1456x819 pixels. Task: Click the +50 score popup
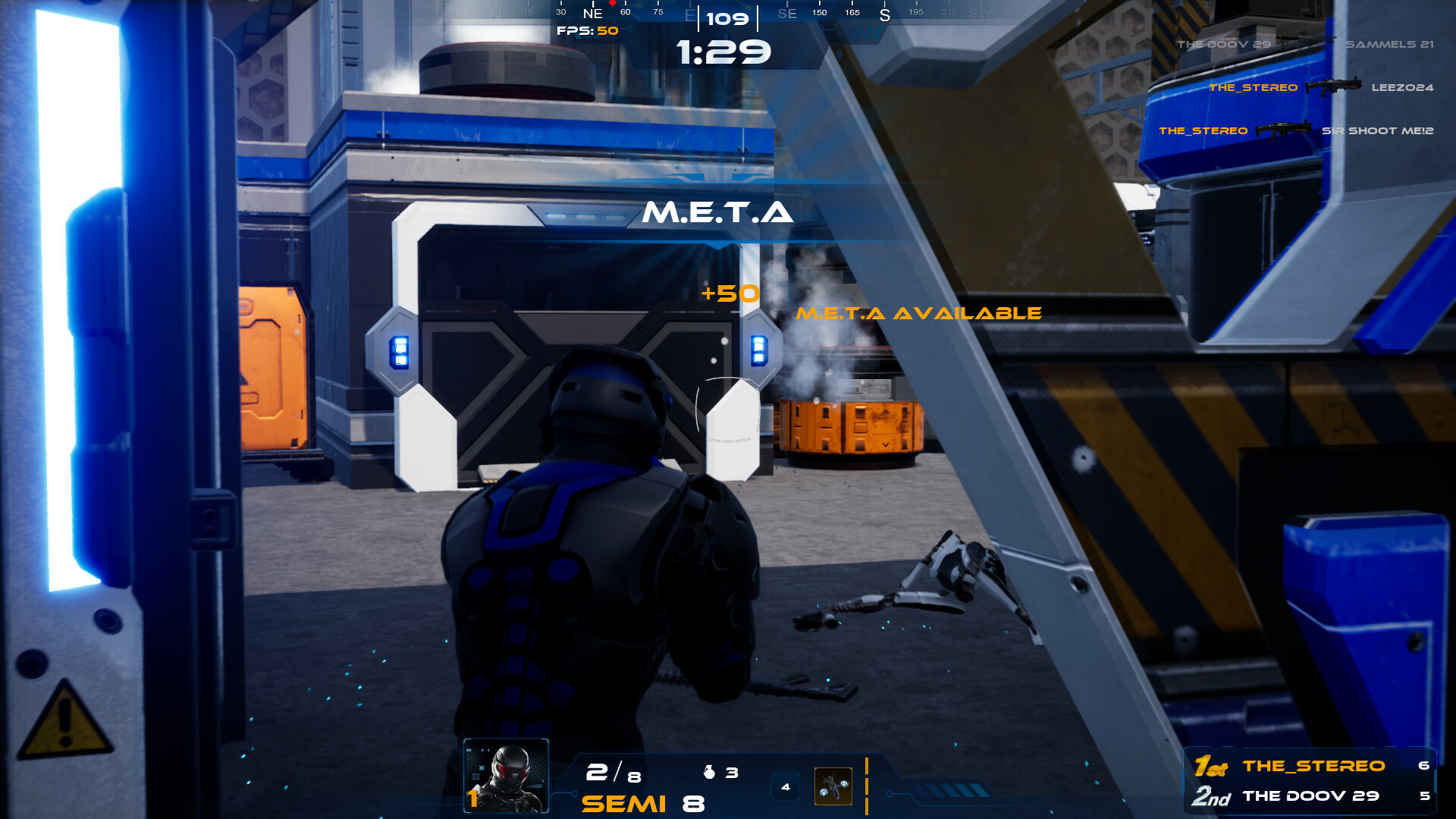[x=730, y=293]
